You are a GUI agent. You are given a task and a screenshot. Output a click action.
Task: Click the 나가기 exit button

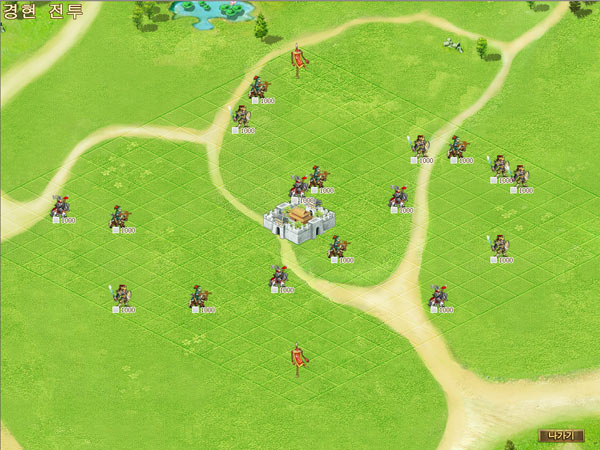(x=560, y=435)
